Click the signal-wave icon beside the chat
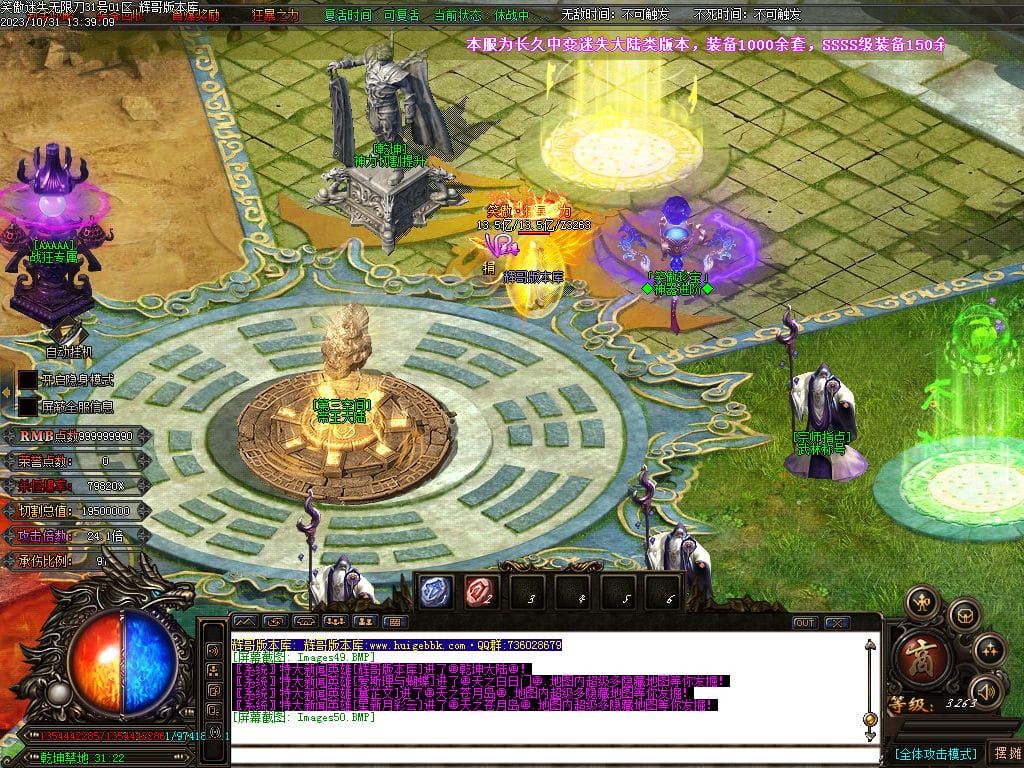 tap(213, 650)
